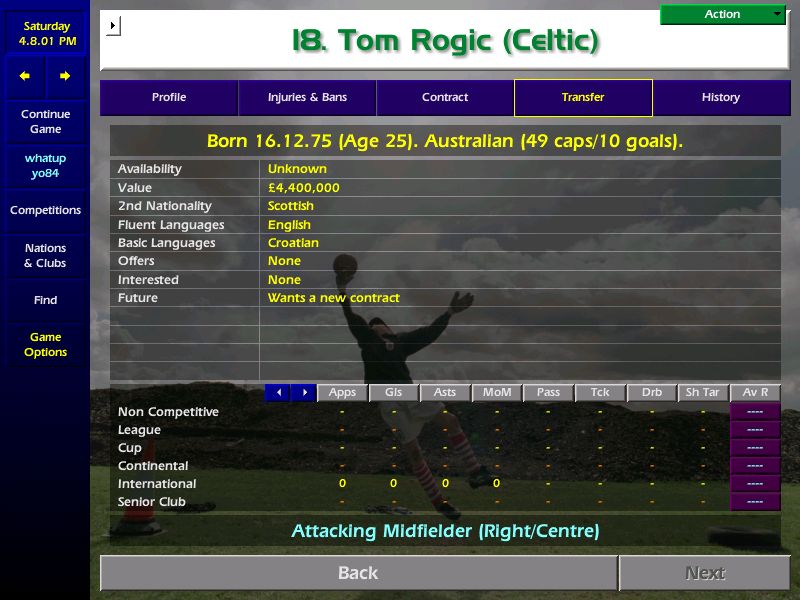Show the History tab
The width and height of the screenshot is (800, 600).
720,97
